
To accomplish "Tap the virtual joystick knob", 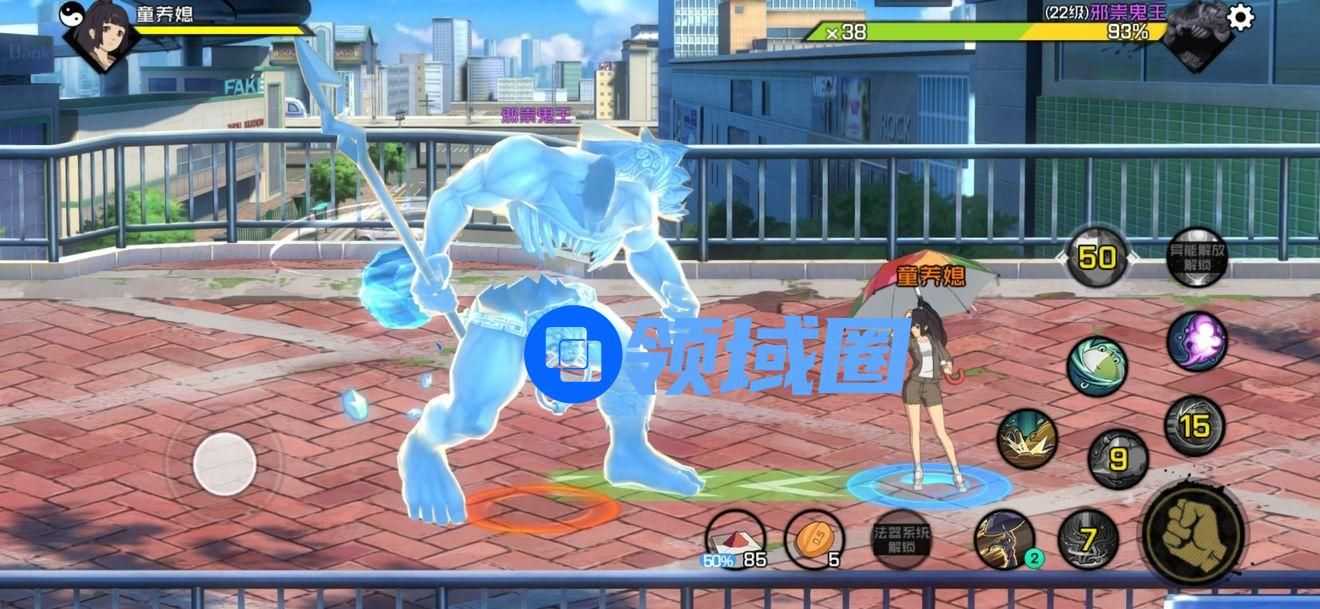I will 225,464.
